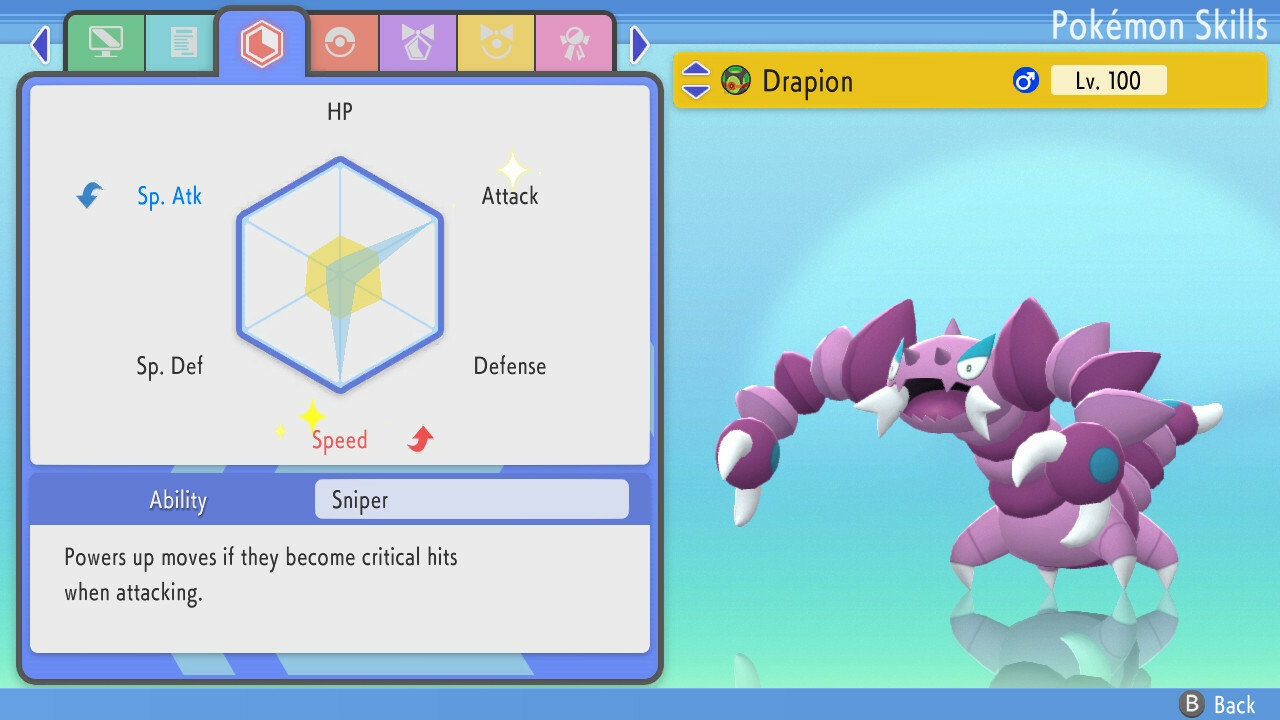The image size is (1280, 720).
Task: Click the red hexagon Pokémon Skills icon
Action: [x=262, y=42]
